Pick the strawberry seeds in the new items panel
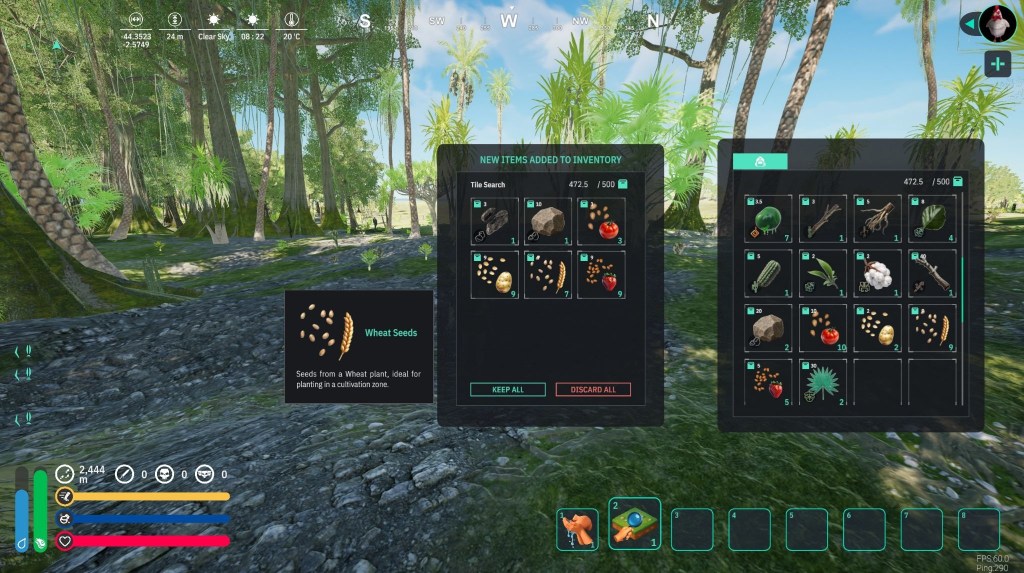Image resolution: width=1024 pixels, height=573 pixels. point(602,274)
